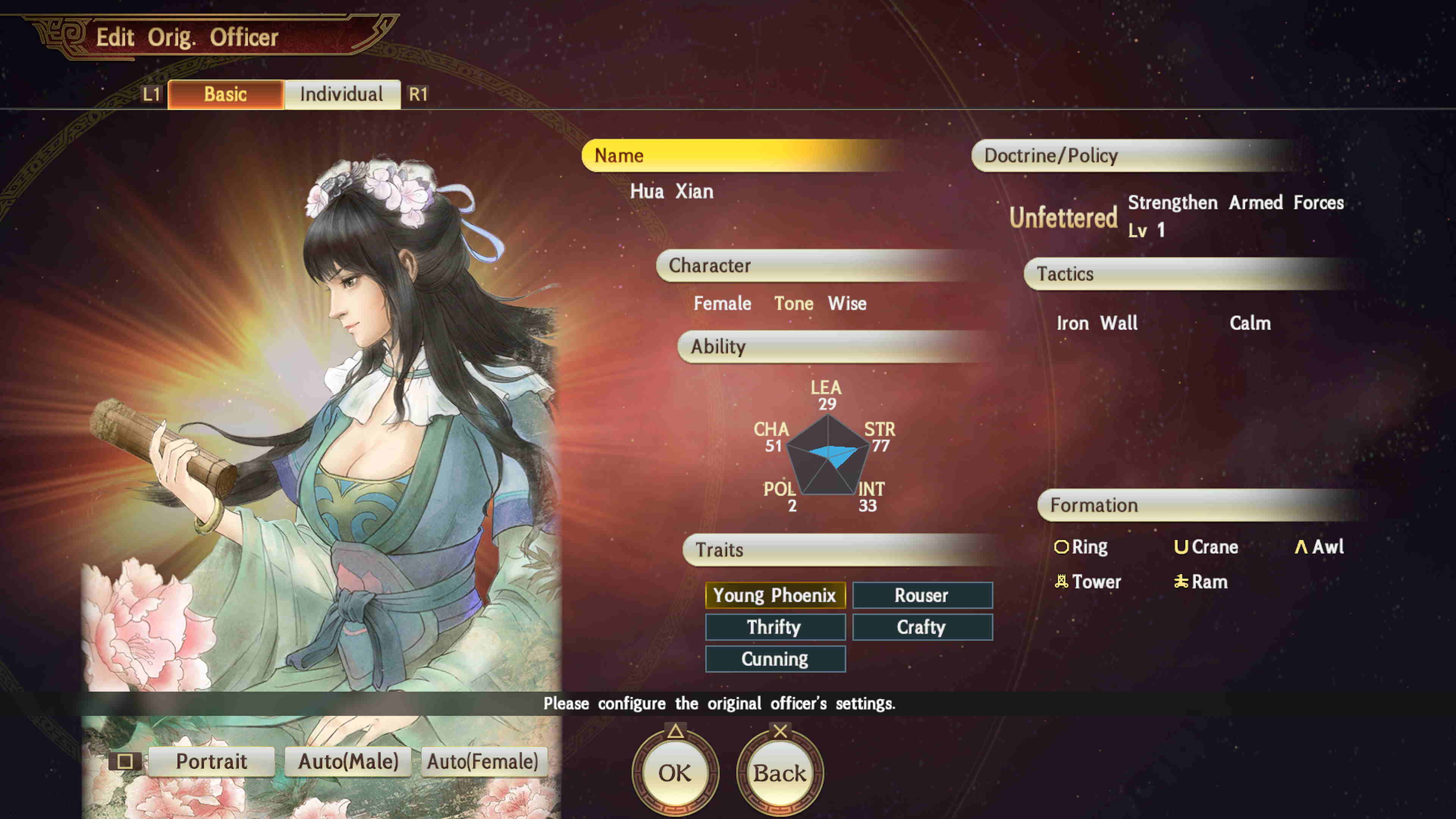Toggle the Young Phoenix trait
Screen dimensions: 1456x819
point(775,595)
